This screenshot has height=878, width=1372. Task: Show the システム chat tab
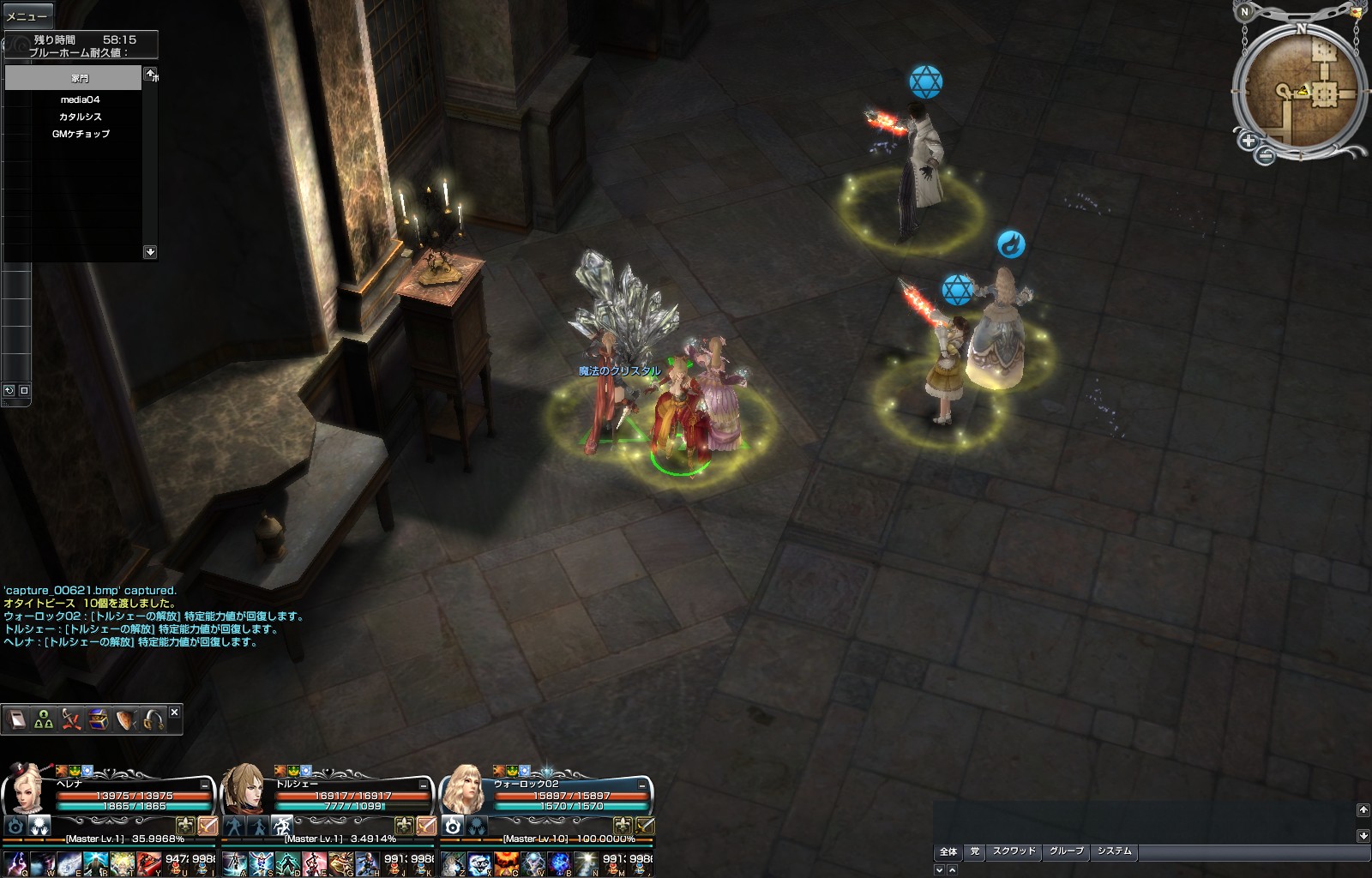tap(1114, 851)
